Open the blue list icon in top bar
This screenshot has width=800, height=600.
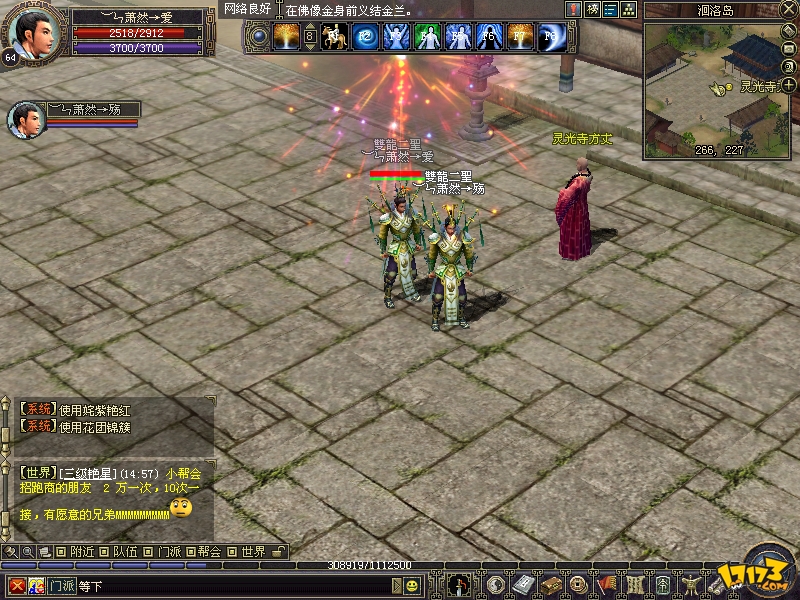click(x=611, y=9)
